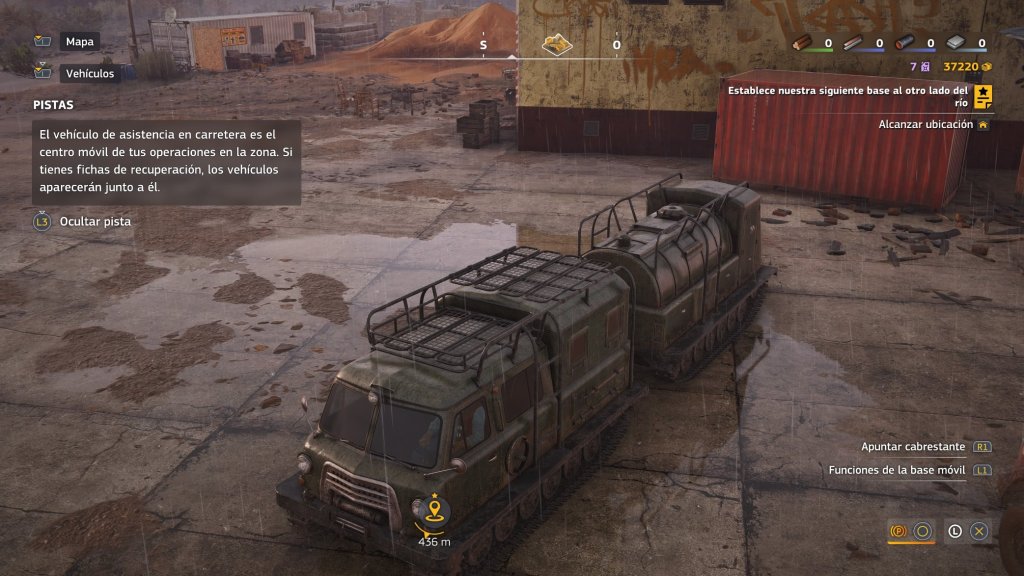Viewport: 1024px width, 576px height.
Task: Hide the hint with Ocultar pista
Action: tap(94, 221)
